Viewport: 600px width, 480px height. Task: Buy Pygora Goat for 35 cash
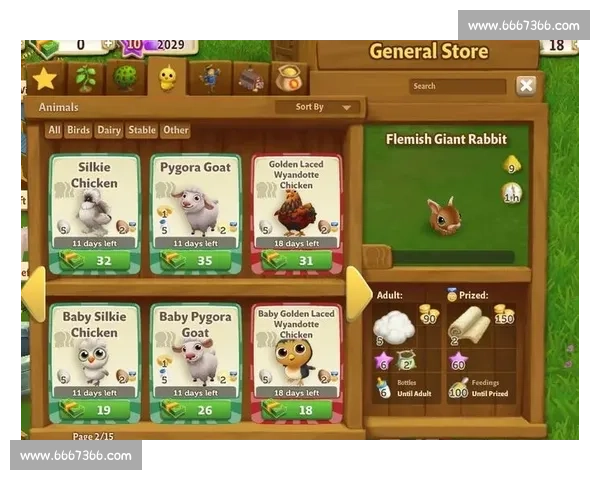(x=195, y=261)
